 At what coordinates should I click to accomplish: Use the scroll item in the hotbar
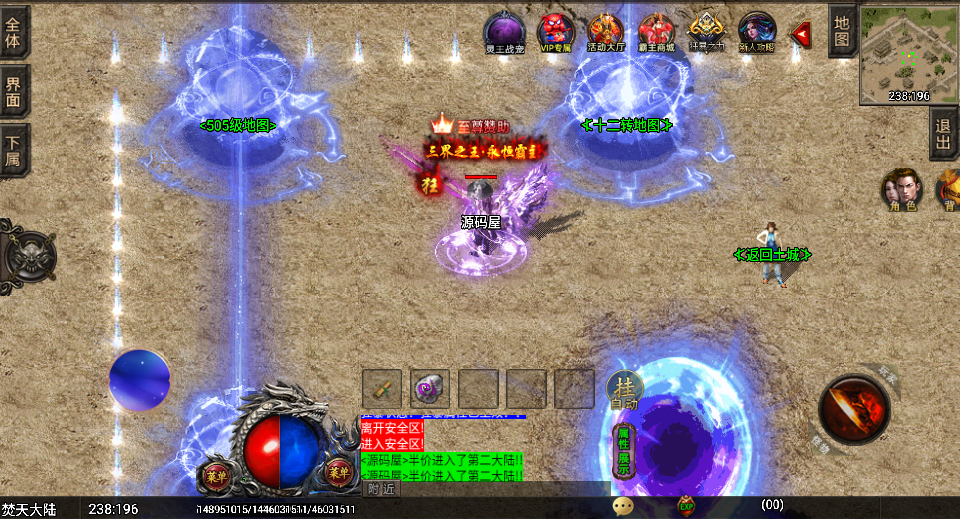tap(382, 389)
